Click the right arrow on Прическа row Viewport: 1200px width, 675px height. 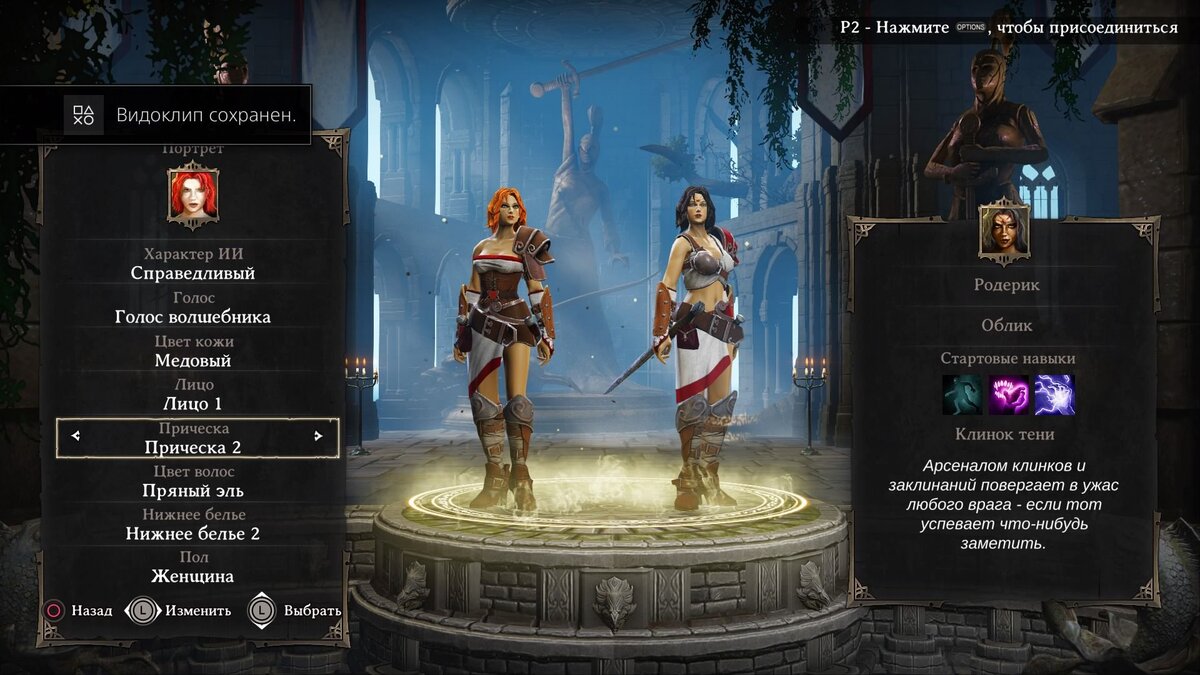click(318, 436)
